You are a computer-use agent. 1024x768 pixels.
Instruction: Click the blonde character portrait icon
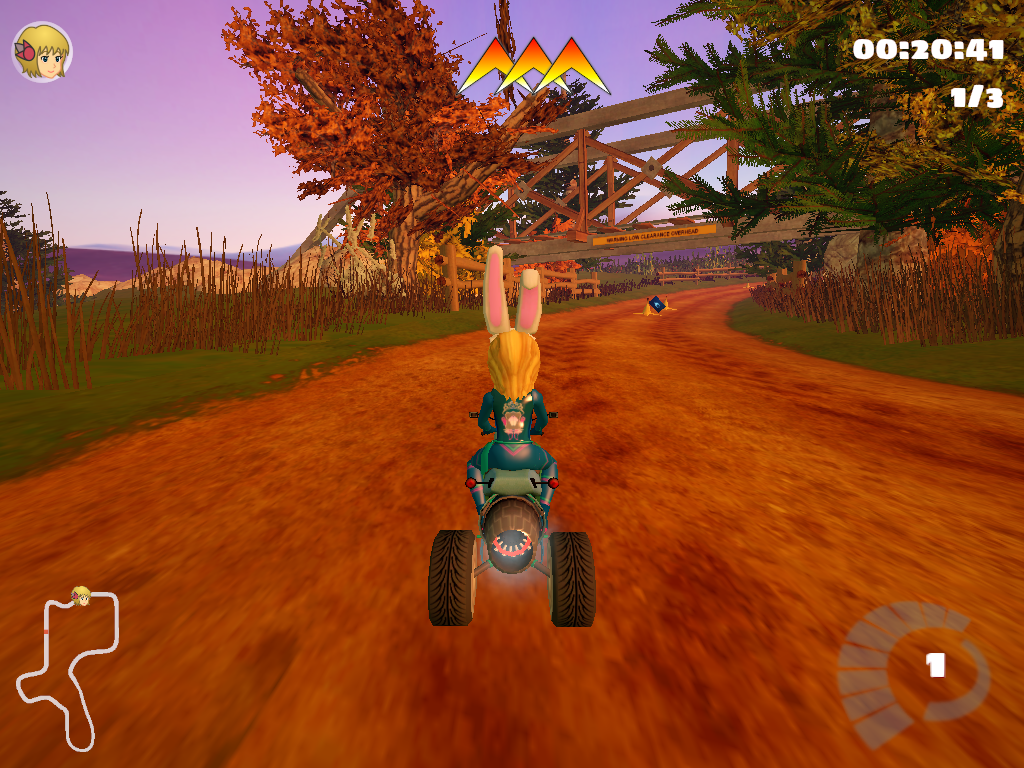click(x=41, y=52)
